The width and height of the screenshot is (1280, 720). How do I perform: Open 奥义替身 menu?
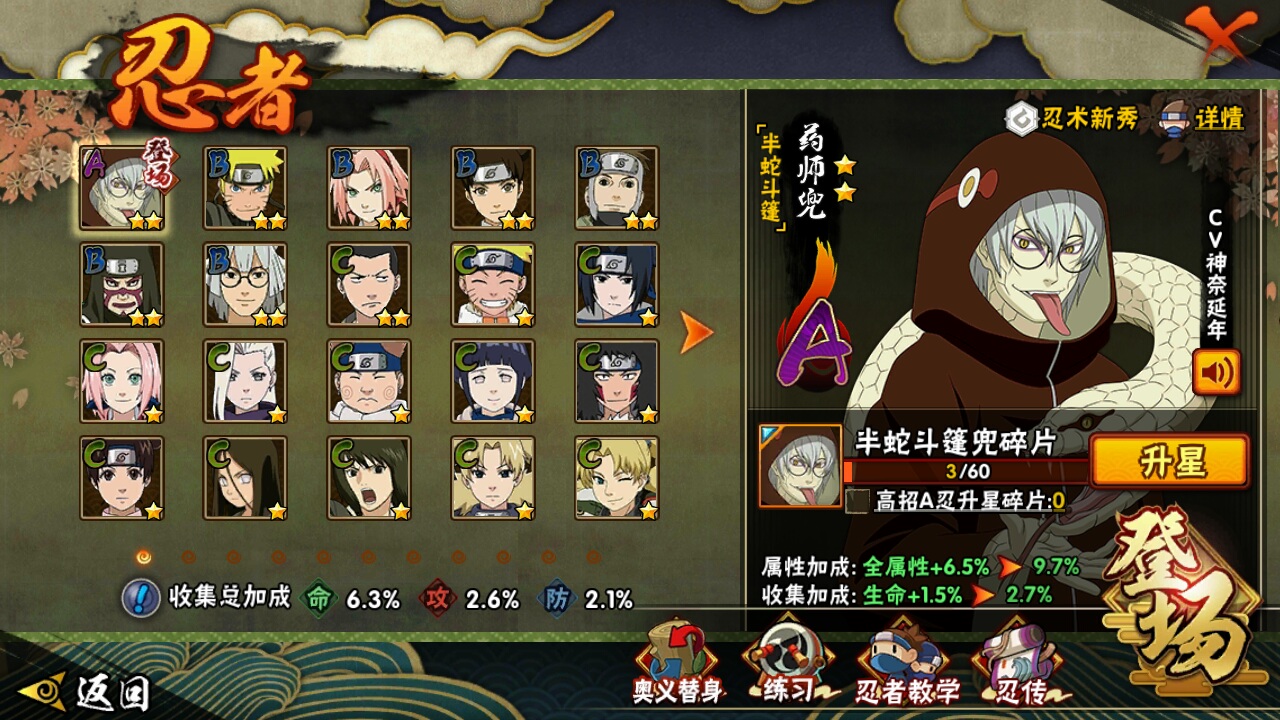pos(677,663)
